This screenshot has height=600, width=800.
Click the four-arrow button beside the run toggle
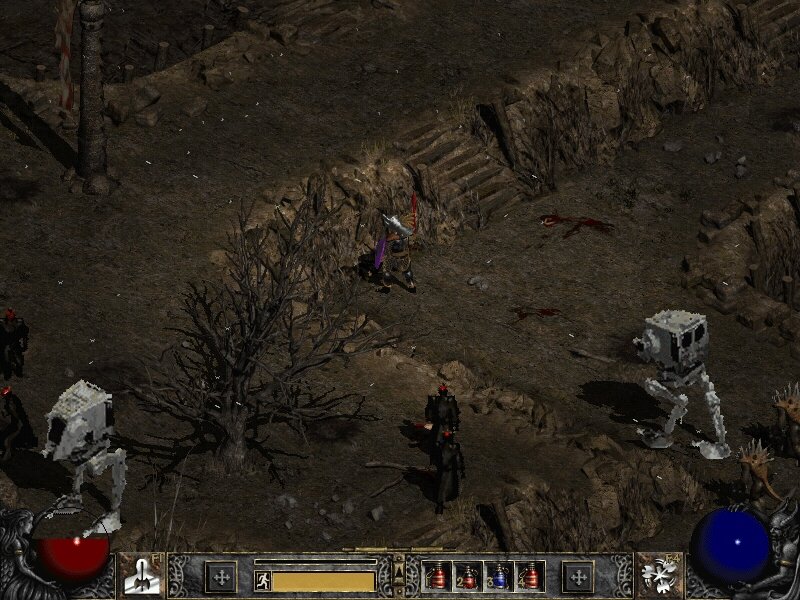tap(221, 576)
